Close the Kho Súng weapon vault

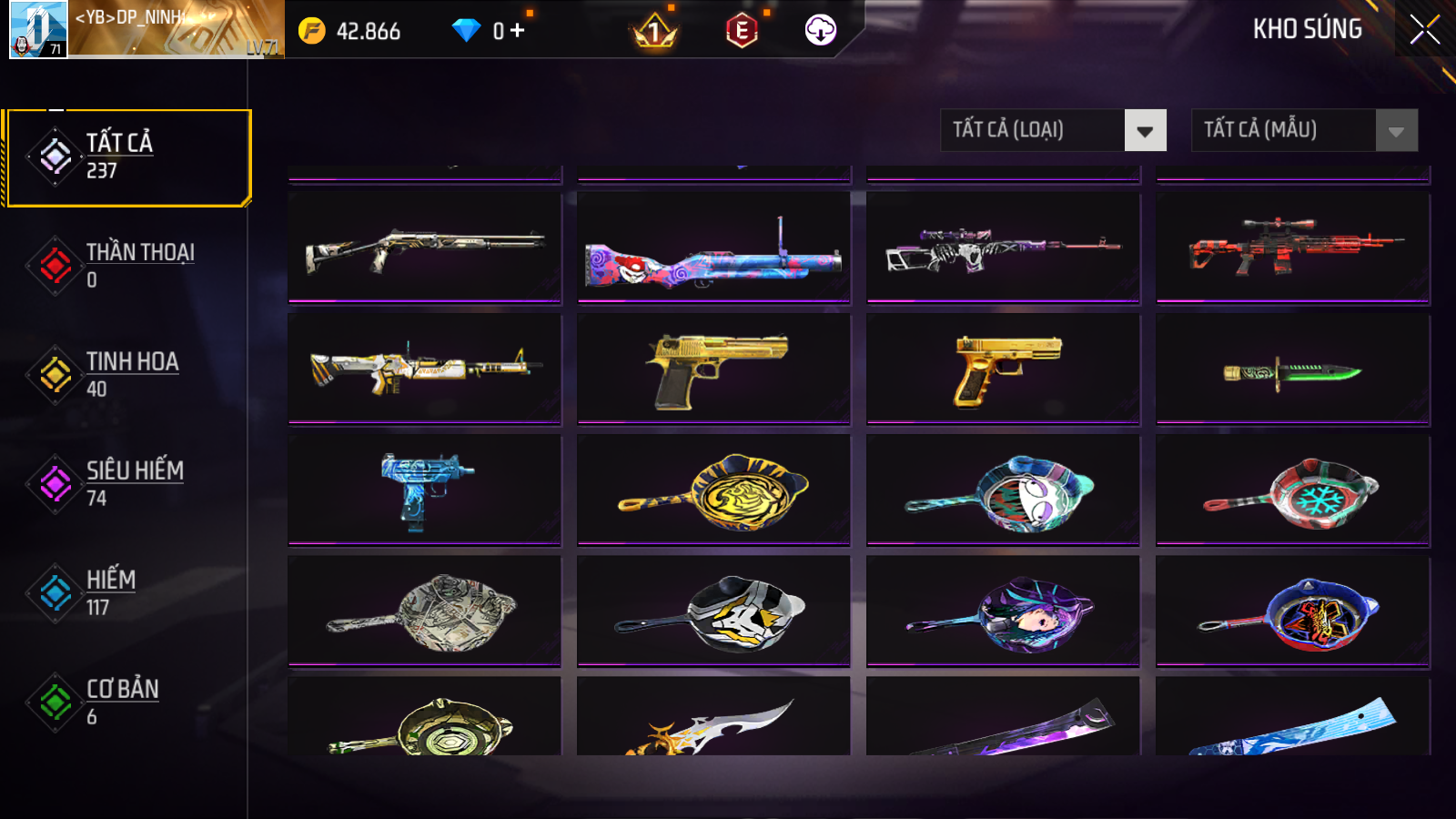(1424, 30)
